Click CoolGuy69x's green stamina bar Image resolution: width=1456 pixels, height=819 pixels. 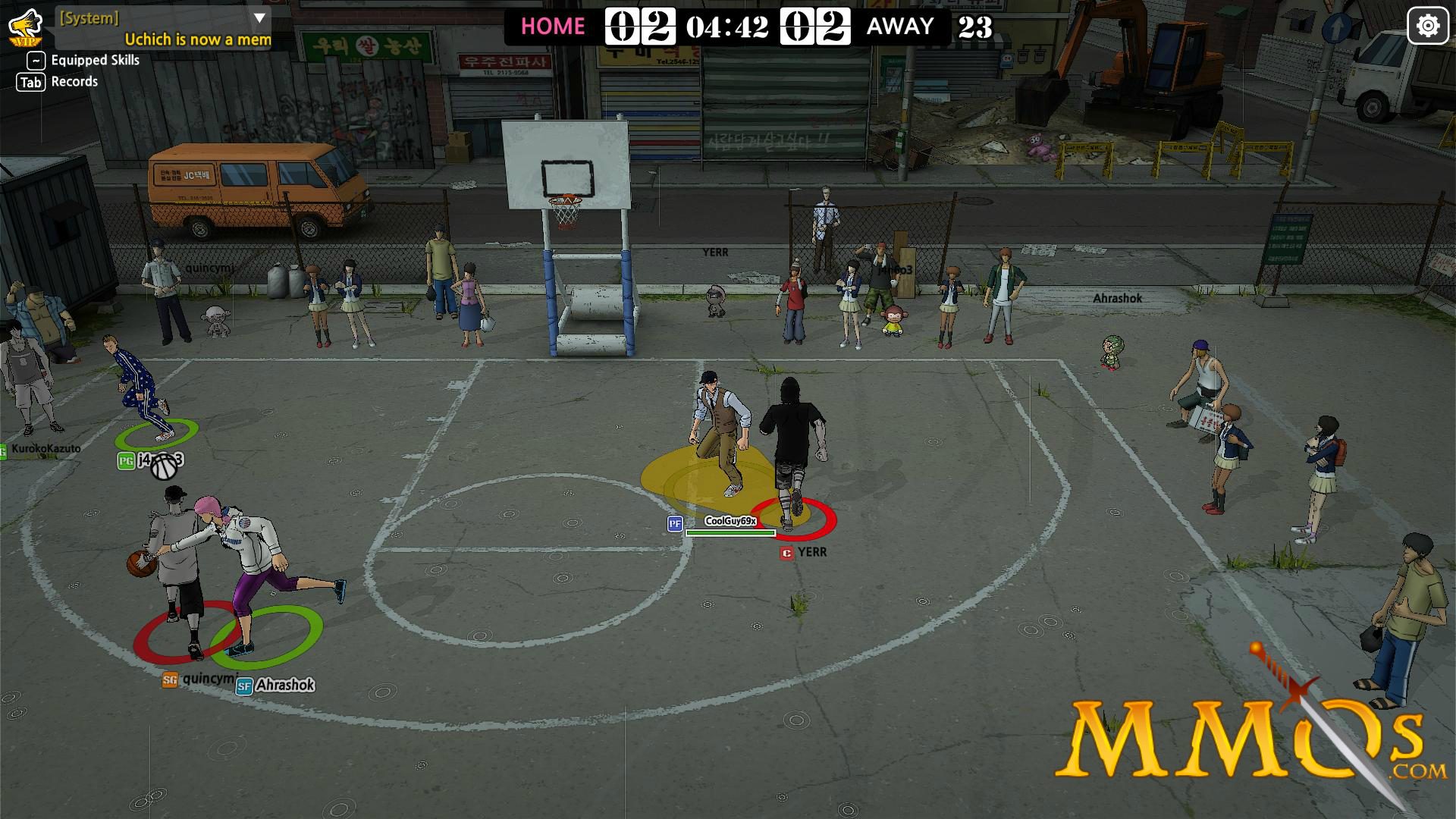click(x=730, y=533)
